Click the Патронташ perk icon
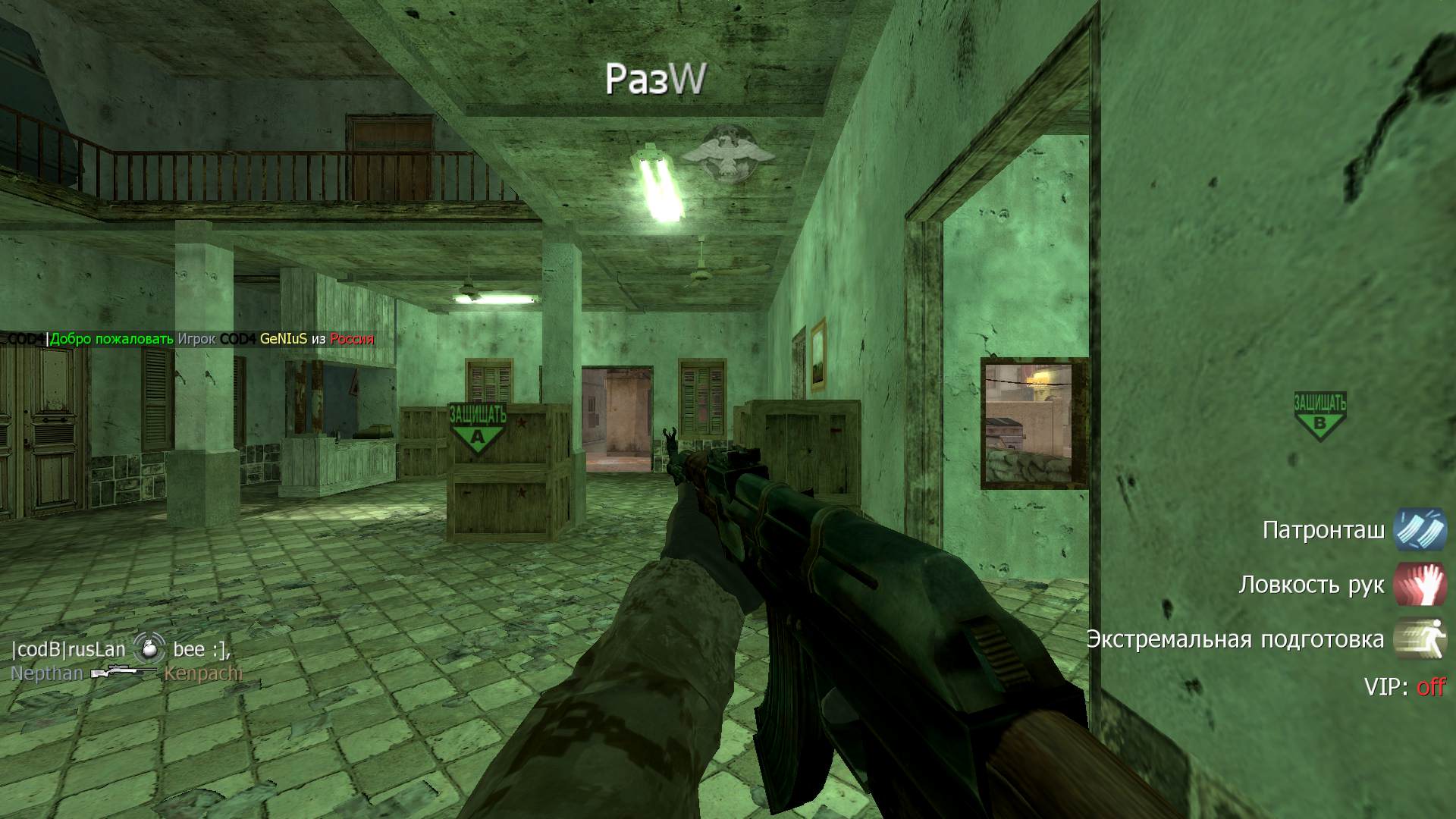 pos(1420,529)
